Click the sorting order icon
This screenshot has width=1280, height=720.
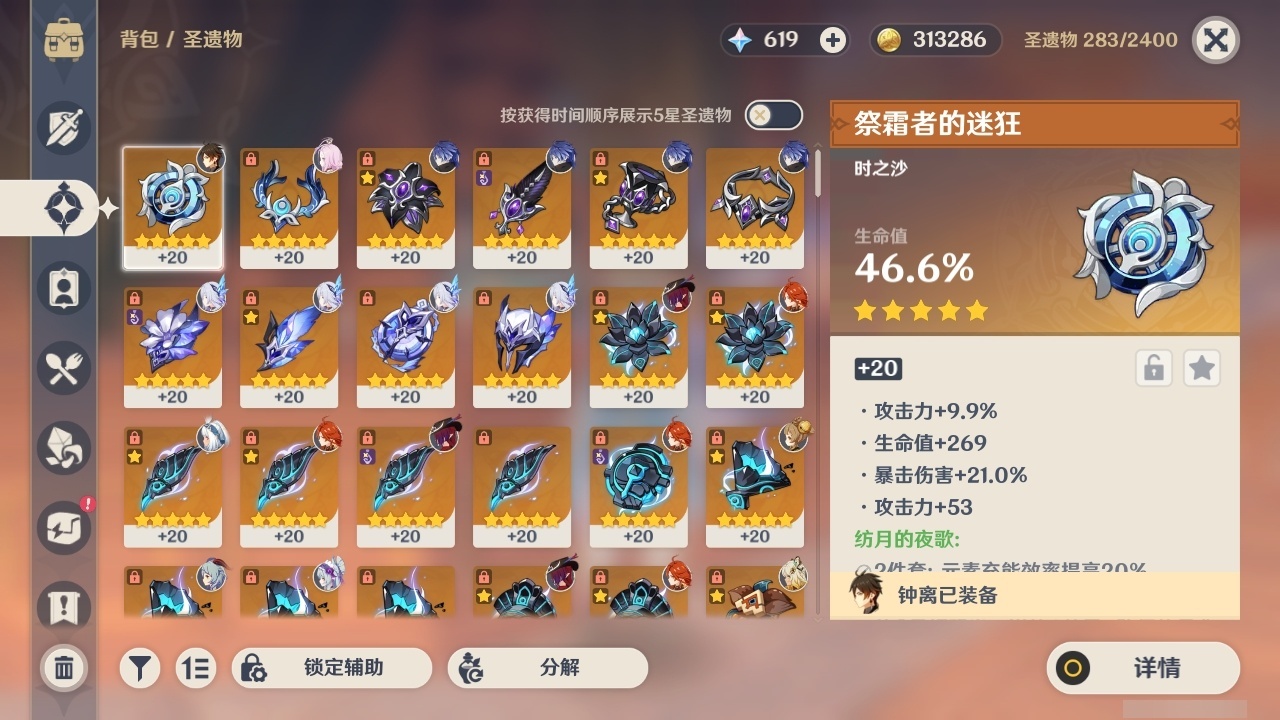tap(196, 667)
